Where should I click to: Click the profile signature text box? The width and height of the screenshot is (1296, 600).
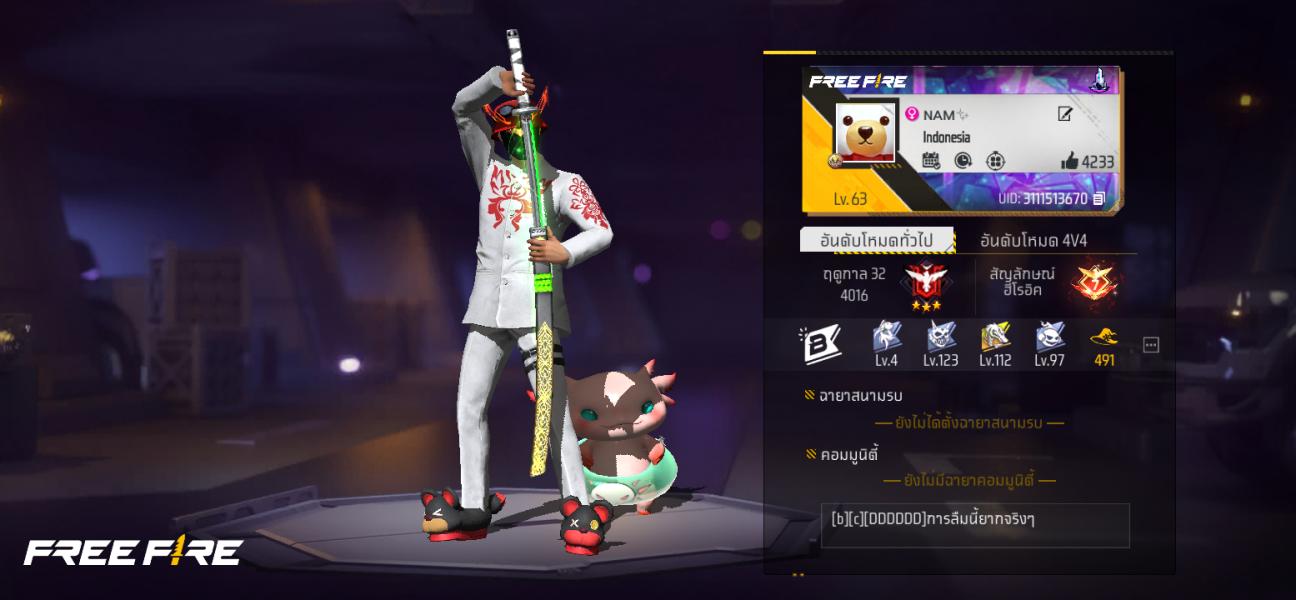pyautogui.click(x=975, y=525)
